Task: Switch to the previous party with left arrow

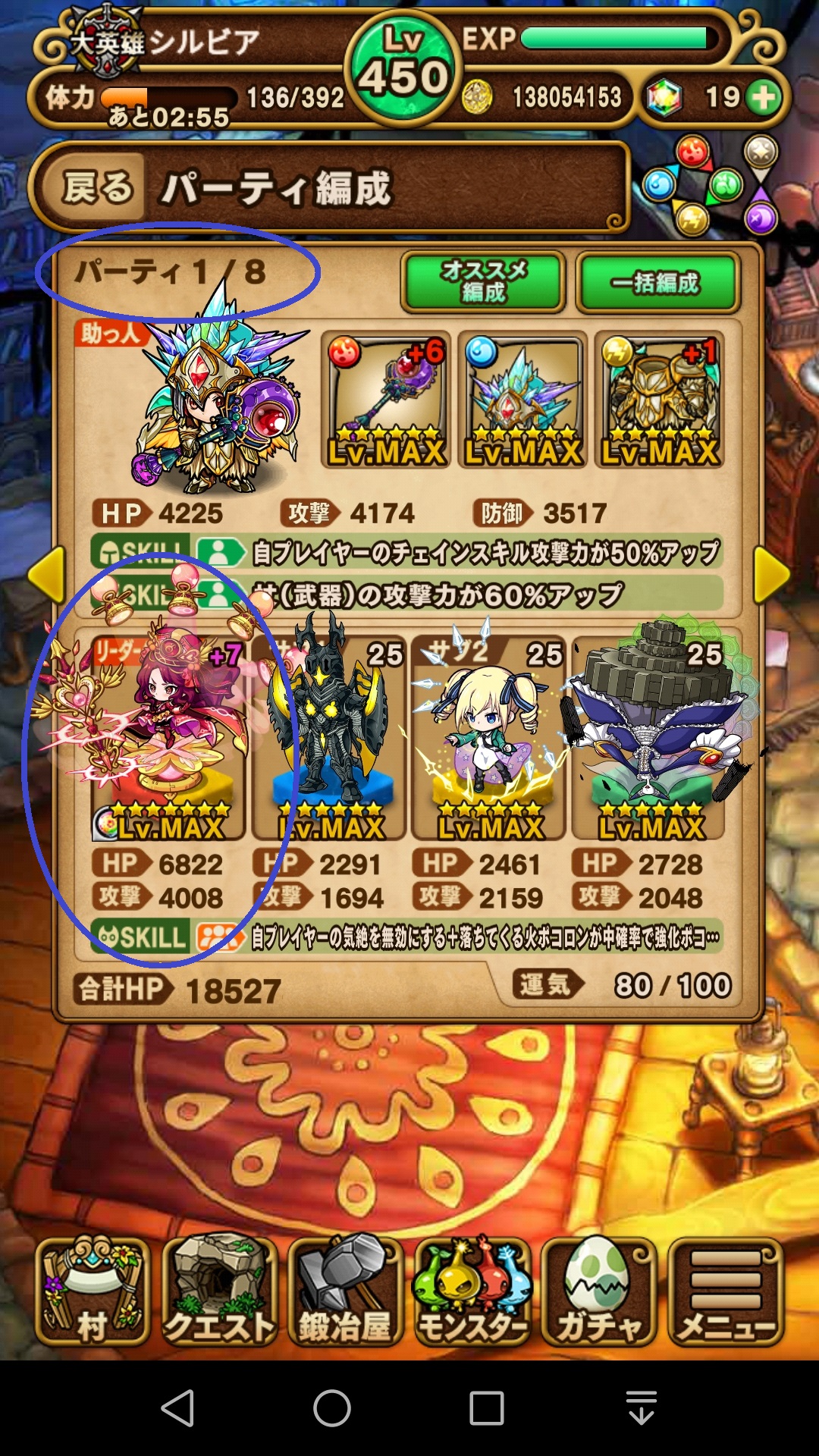Action: [46, 576]
